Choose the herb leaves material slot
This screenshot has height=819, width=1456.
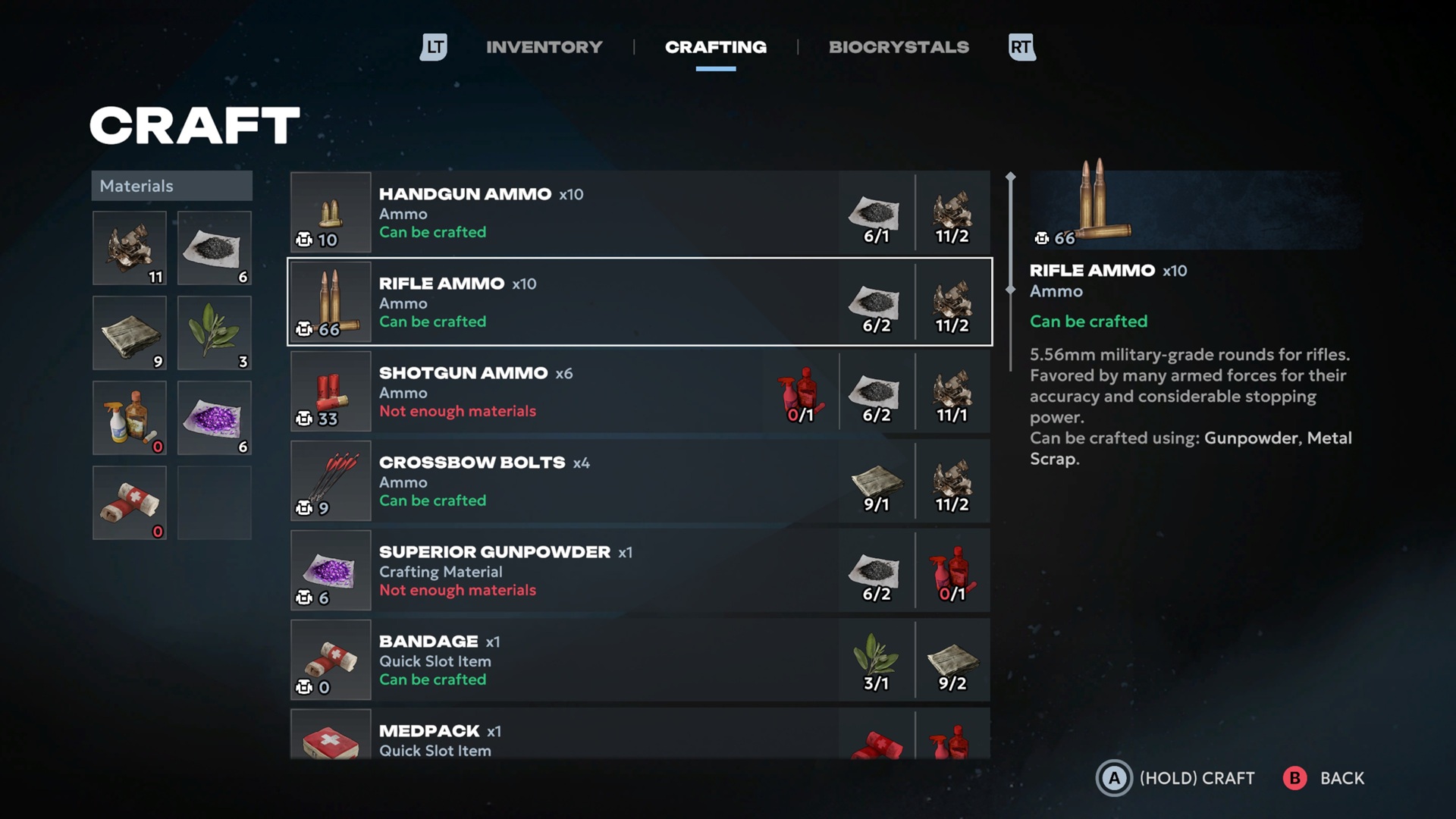[215, 333]
